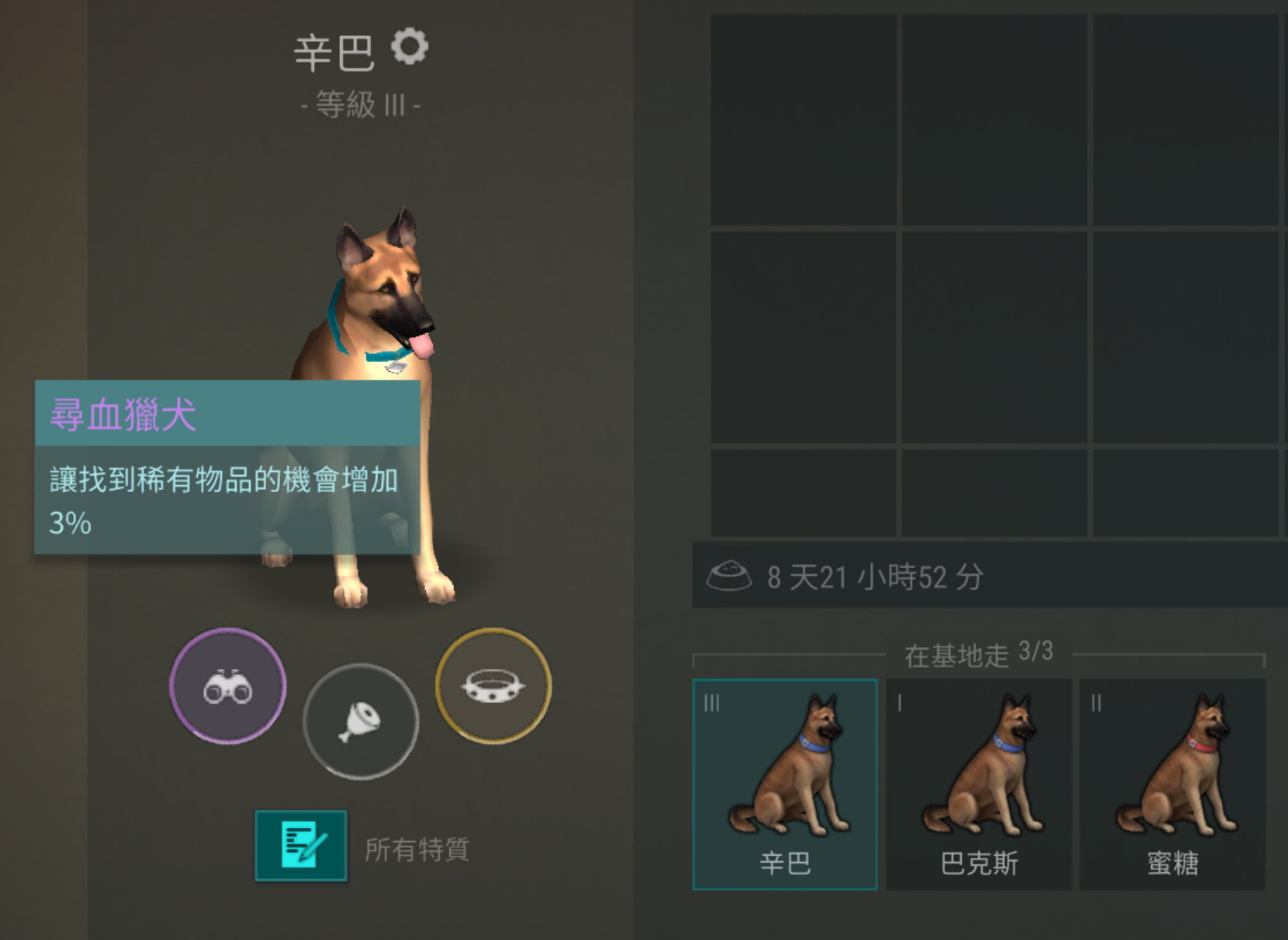The height and width of the screenshot is (940, 1288).
Task: Click the feeding countdown 8 天21 小時52 分
Action: click(x=875, y=574)
